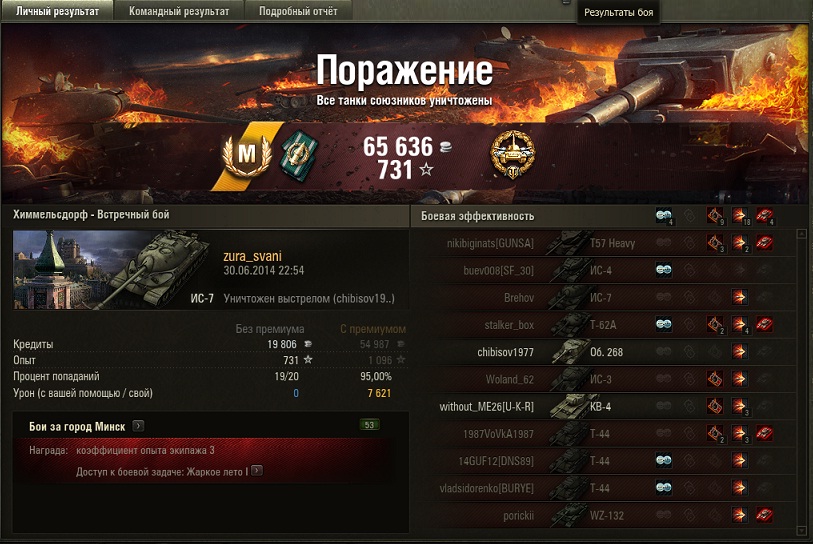Click the stalker_box T-62A row
The image size is (813, 544).
coord(600,324)
